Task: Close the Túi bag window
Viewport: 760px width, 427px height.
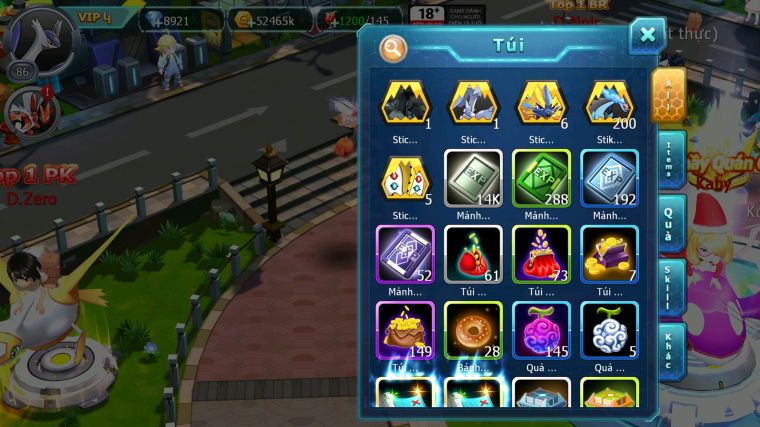Action: click(647, 35)
